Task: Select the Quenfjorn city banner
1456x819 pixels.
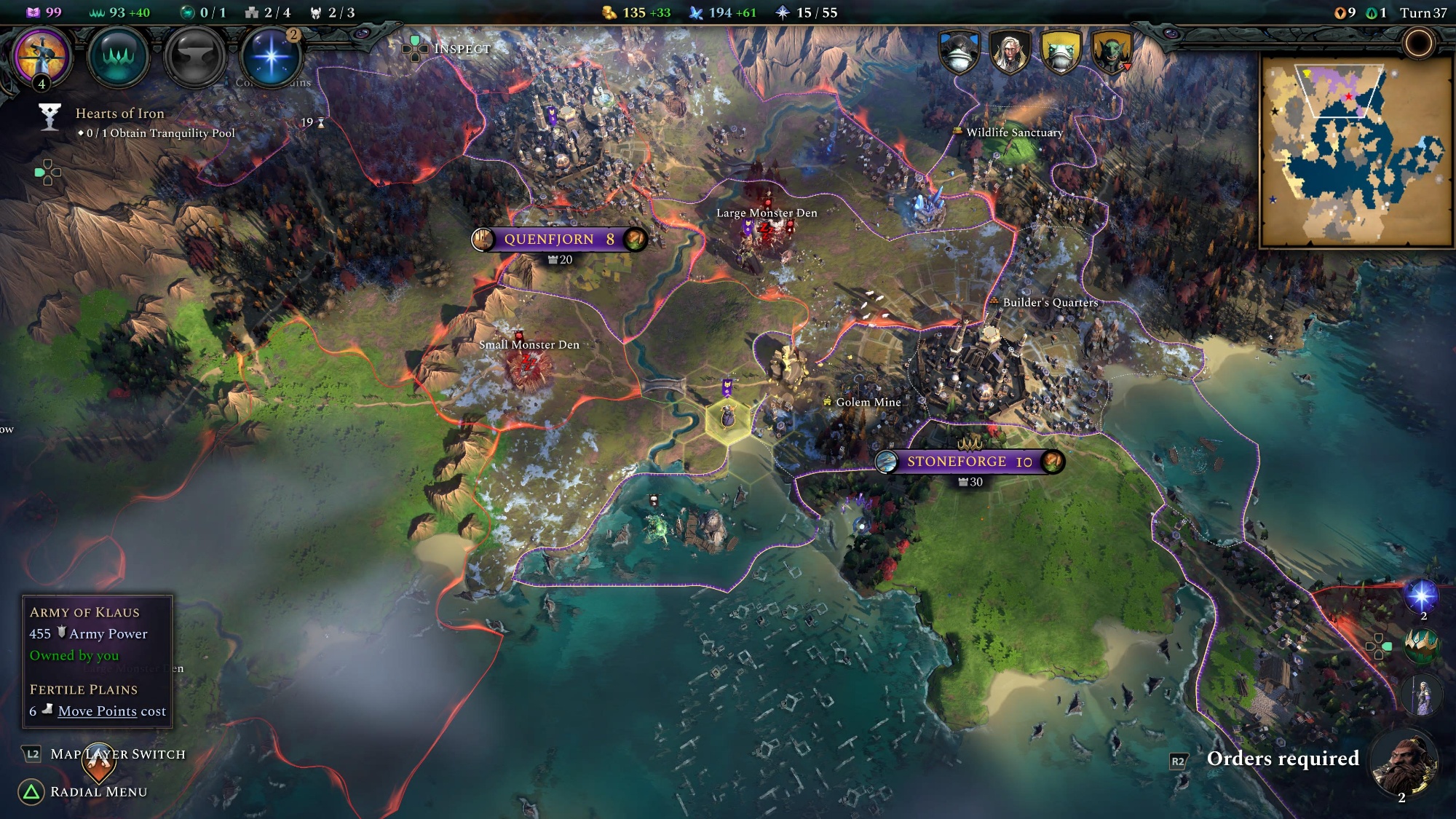Action: click(558, 239)
